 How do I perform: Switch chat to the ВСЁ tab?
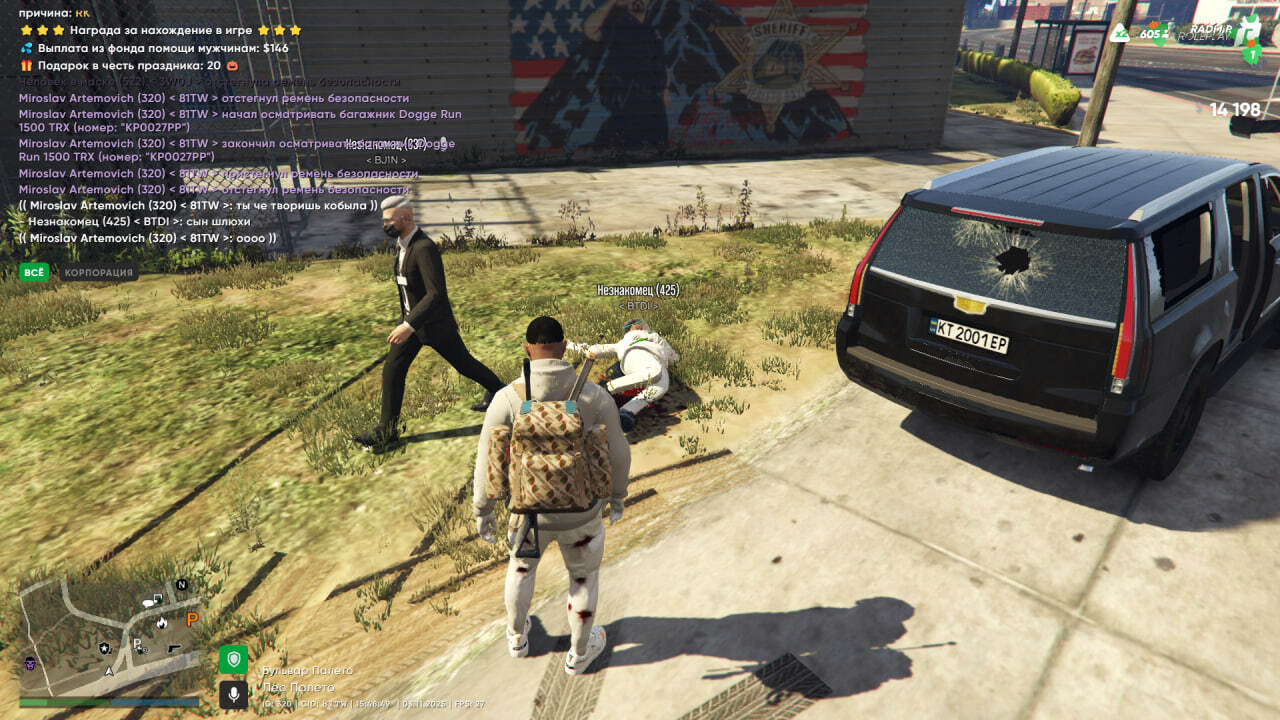pyautogui.click(x=34, y=272)
